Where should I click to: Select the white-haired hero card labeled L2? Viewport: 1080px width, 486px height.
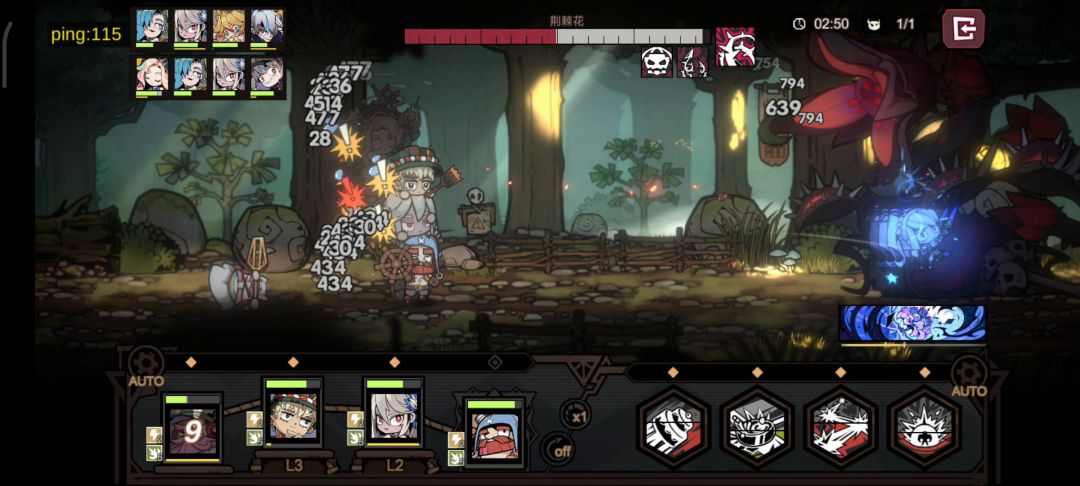(x=392, y=412)
